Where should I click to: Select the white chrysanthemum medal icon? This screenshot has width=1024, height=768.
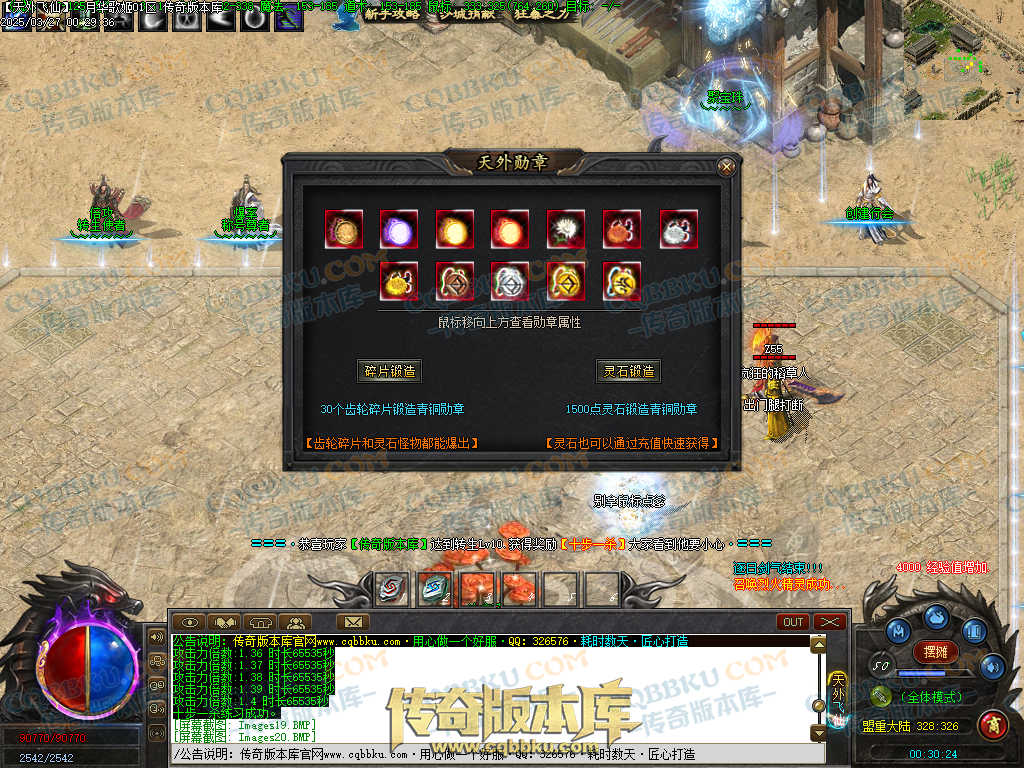tap(566, 229)
